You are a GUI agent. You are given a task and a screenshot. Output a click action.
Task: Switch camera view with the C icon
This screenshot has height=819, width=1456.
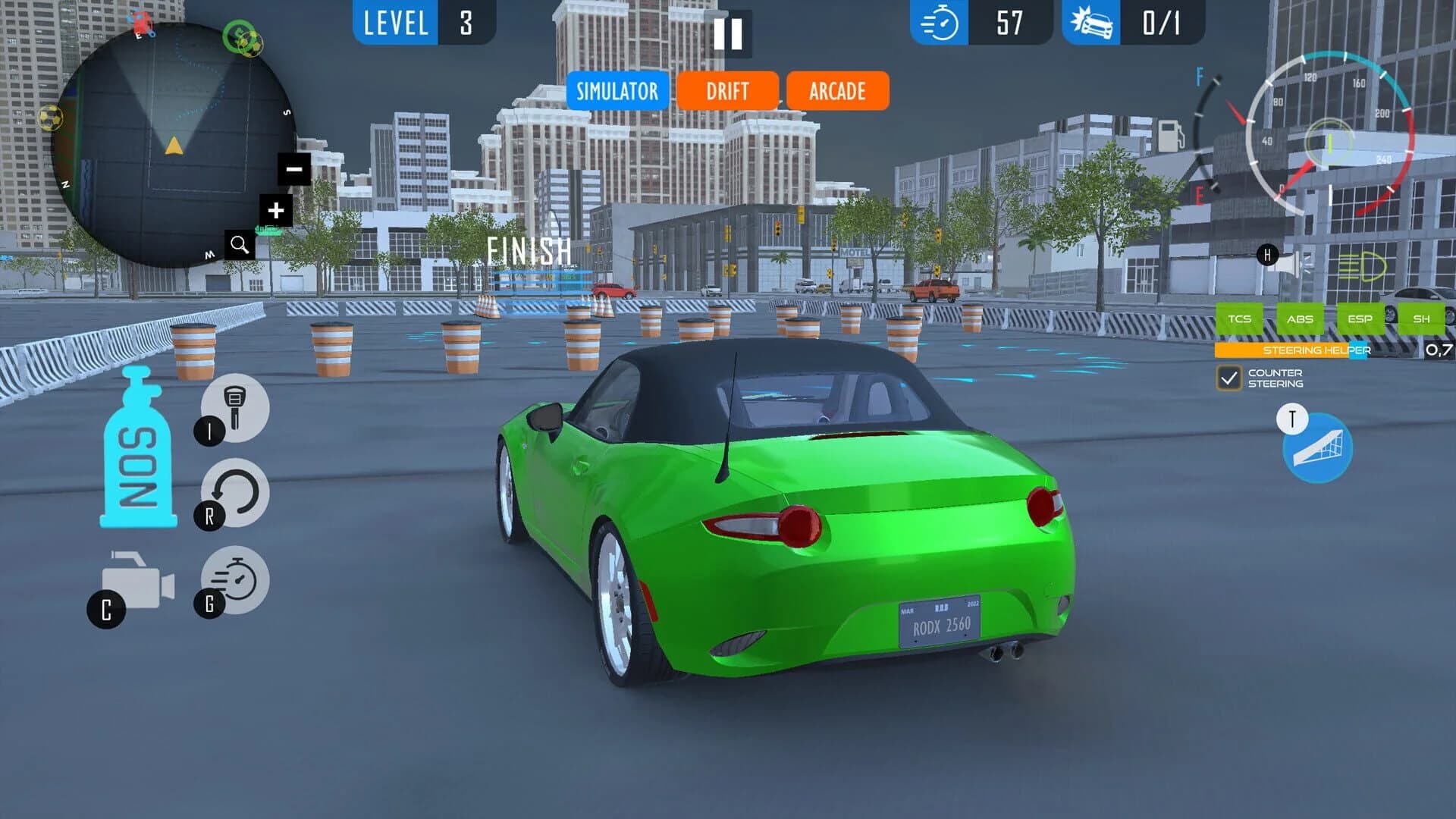[135, 584]
